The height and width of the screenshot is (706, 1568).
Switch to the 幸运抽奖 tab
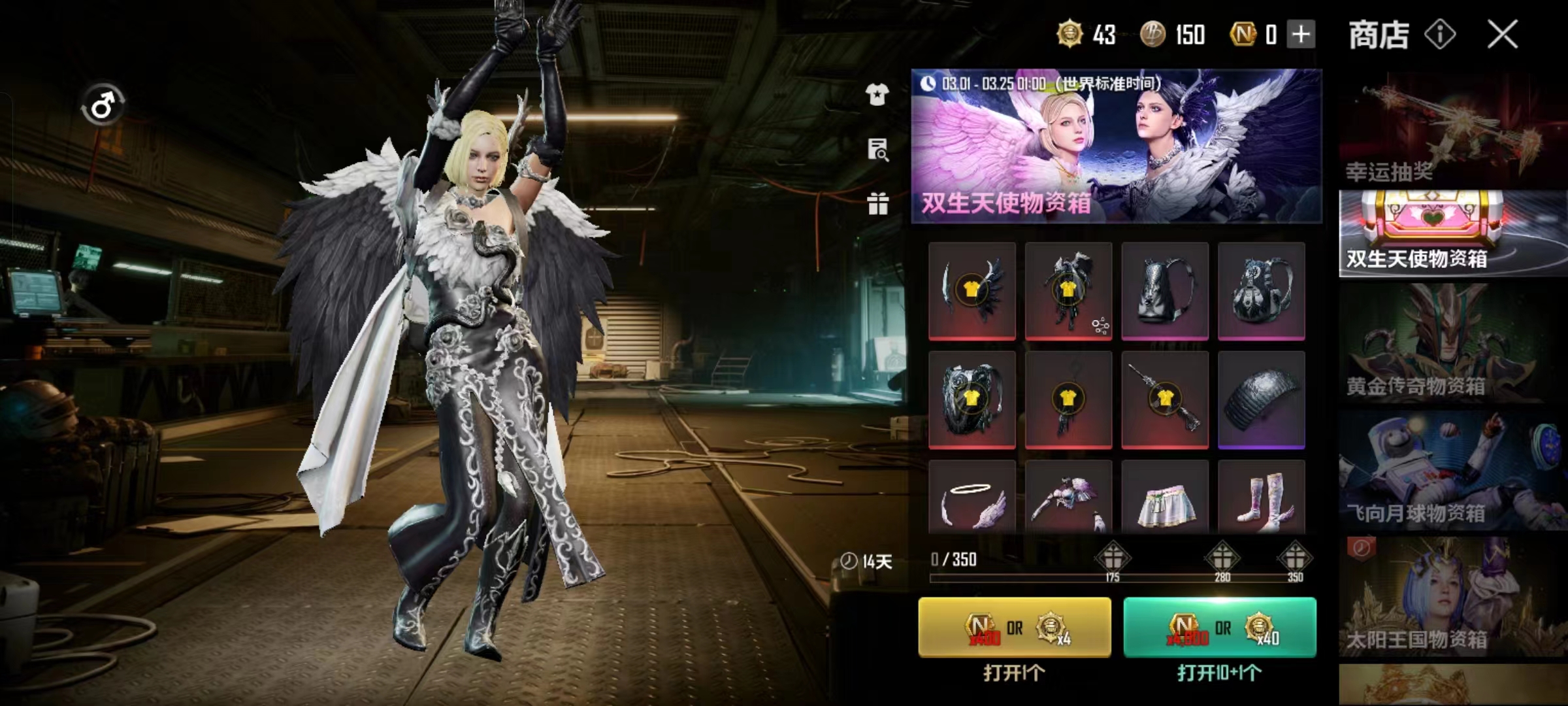click(1452, 129)
